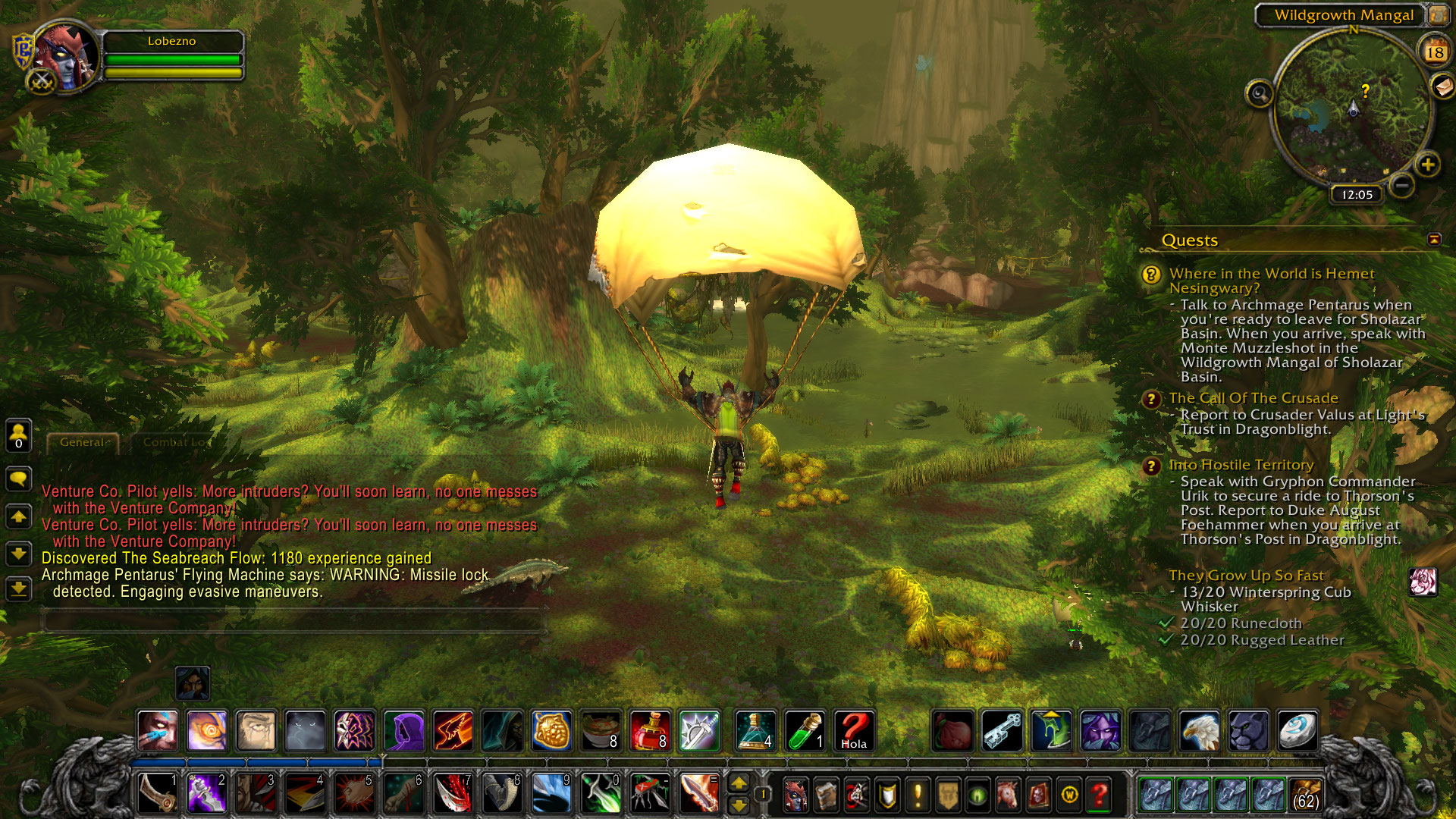Toggle the minimap tracking magnifier button
1456x819 pixels.
[x=1259, y=94]
